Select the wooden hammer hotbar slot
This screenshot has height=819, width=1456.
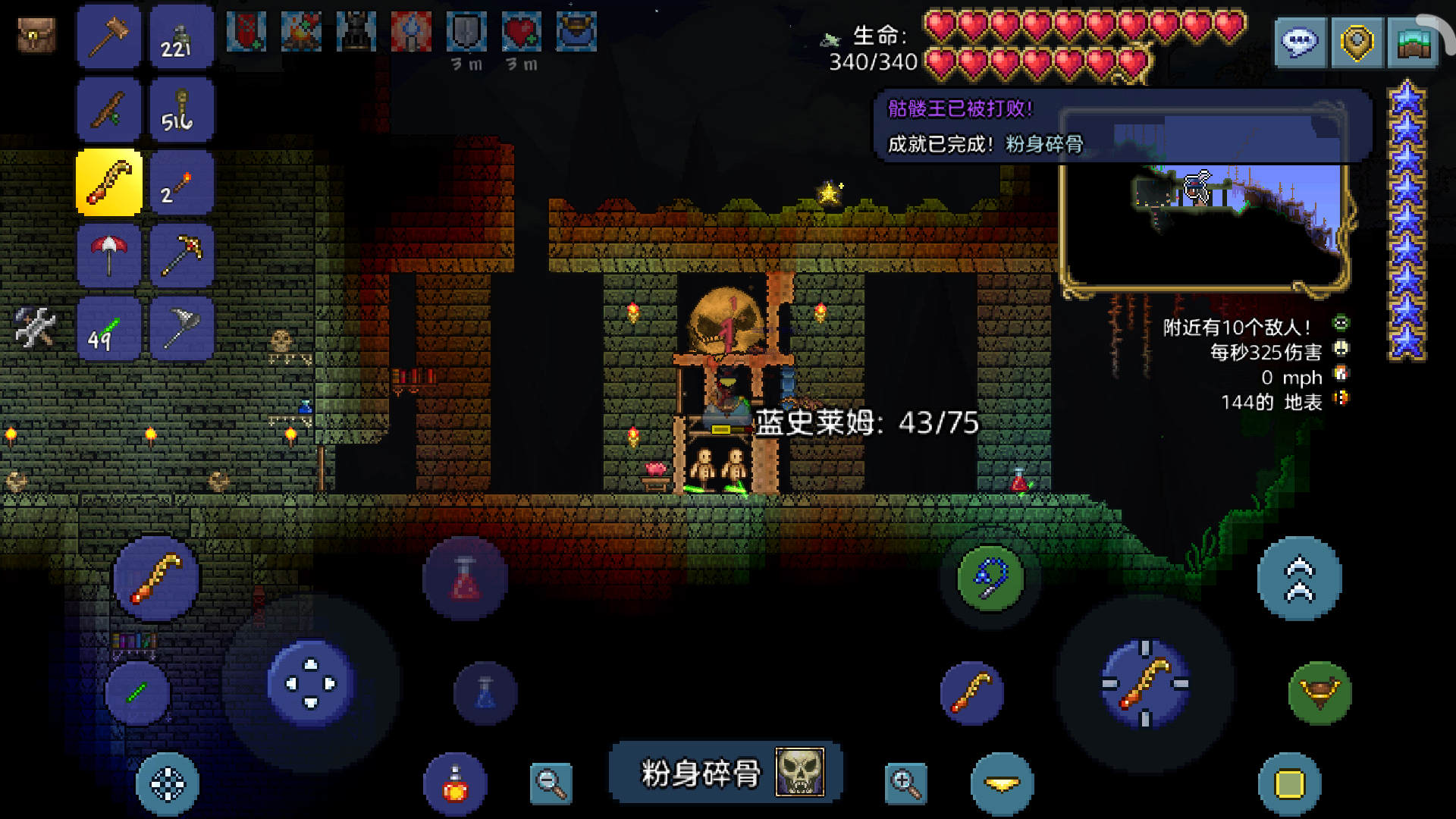(108, 36)
